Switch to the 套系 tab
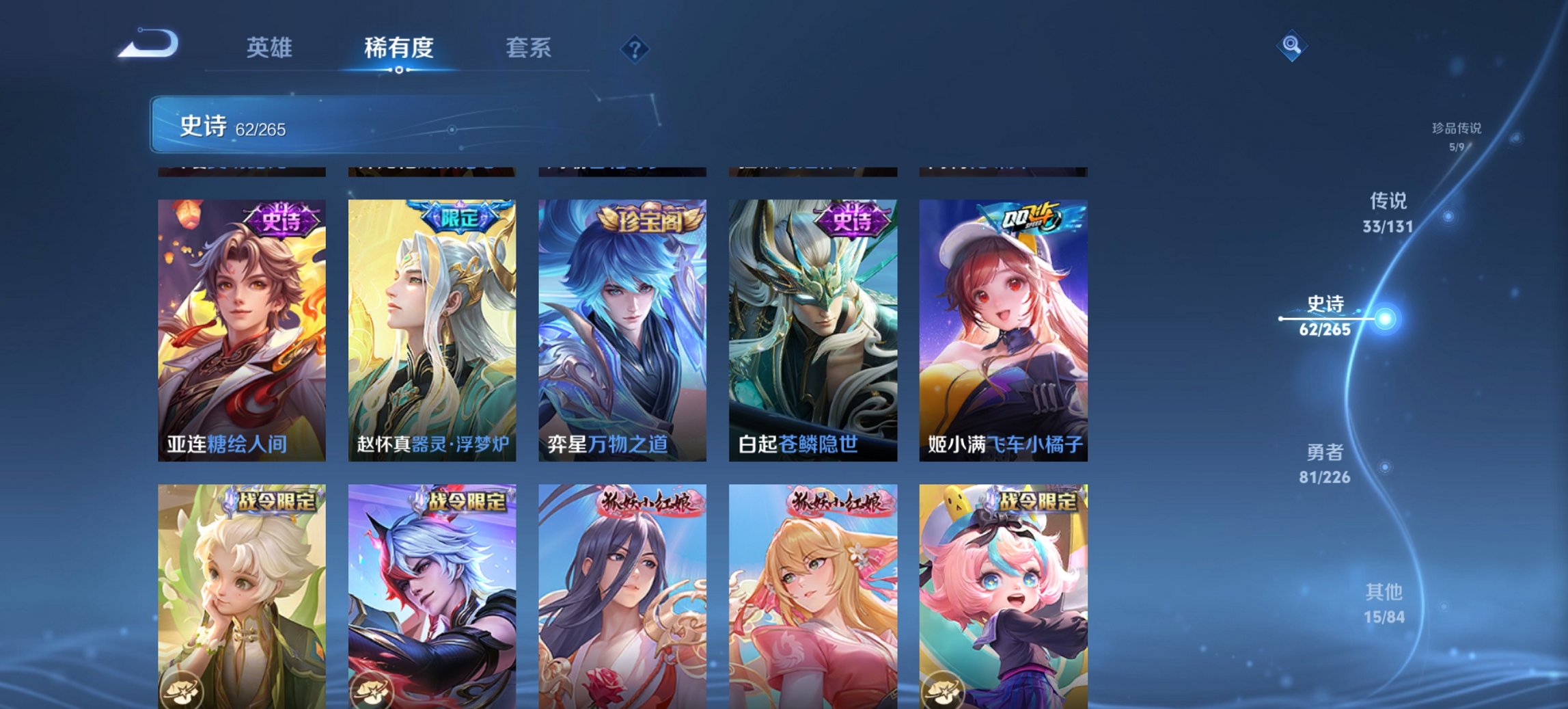1568x709 pixels. 528,48
